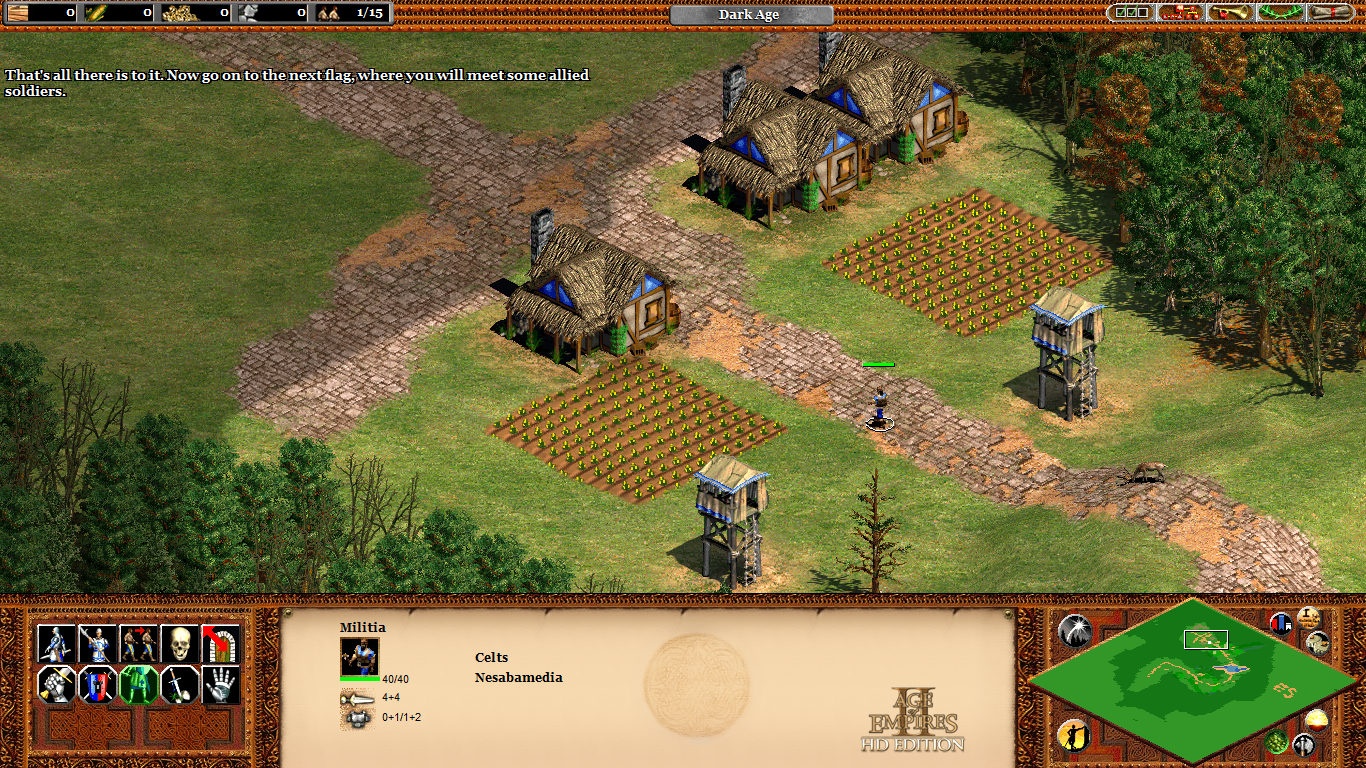Find idle villager with the silhouette button
Screen dimensions: 1366x768
tap(1072, 735)
